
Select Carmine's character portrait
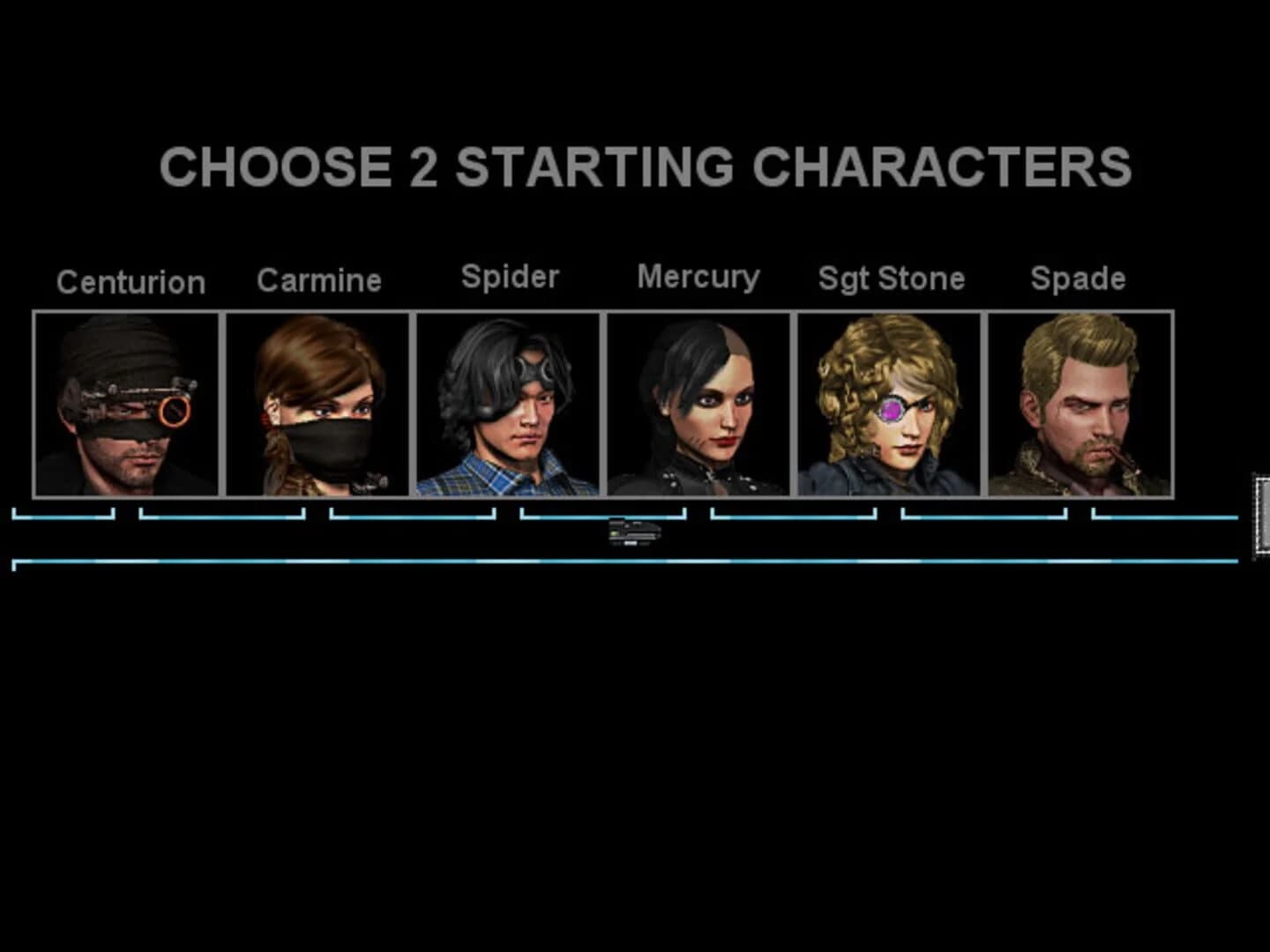click(319, 405)
